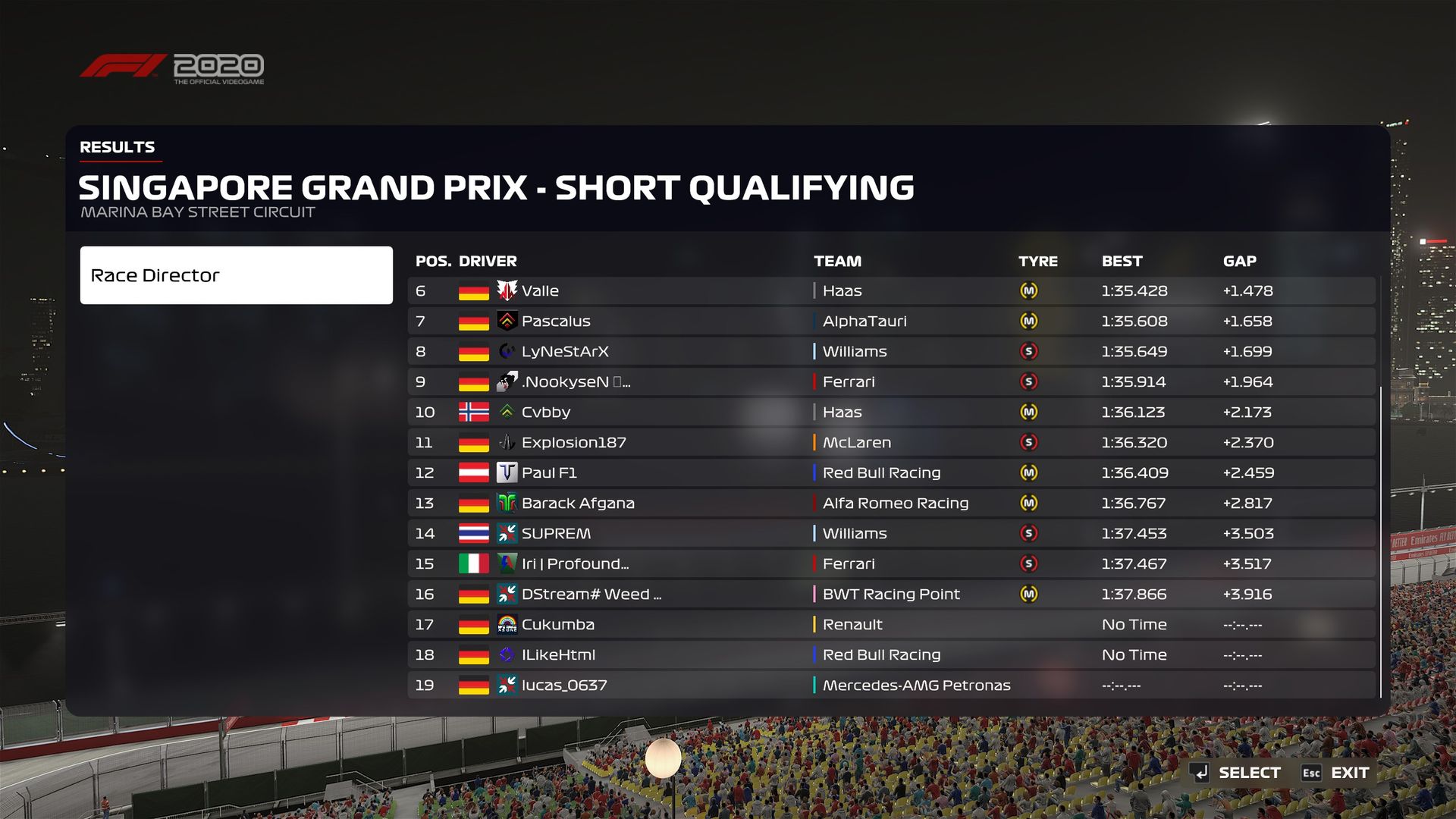This screenshot has height=819, width=1456.
Task: Select the Cvbby Haas row
Action: (x=890, y=413)
